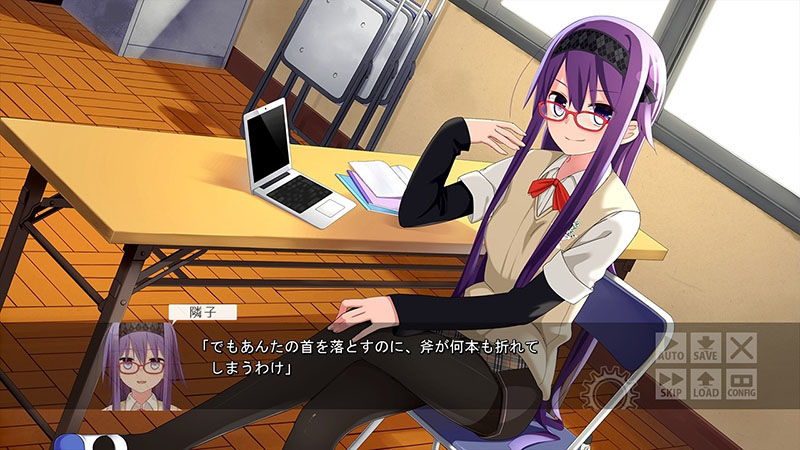Open the CONFIG settings
The image size is (800, 450).
[741, 384]
